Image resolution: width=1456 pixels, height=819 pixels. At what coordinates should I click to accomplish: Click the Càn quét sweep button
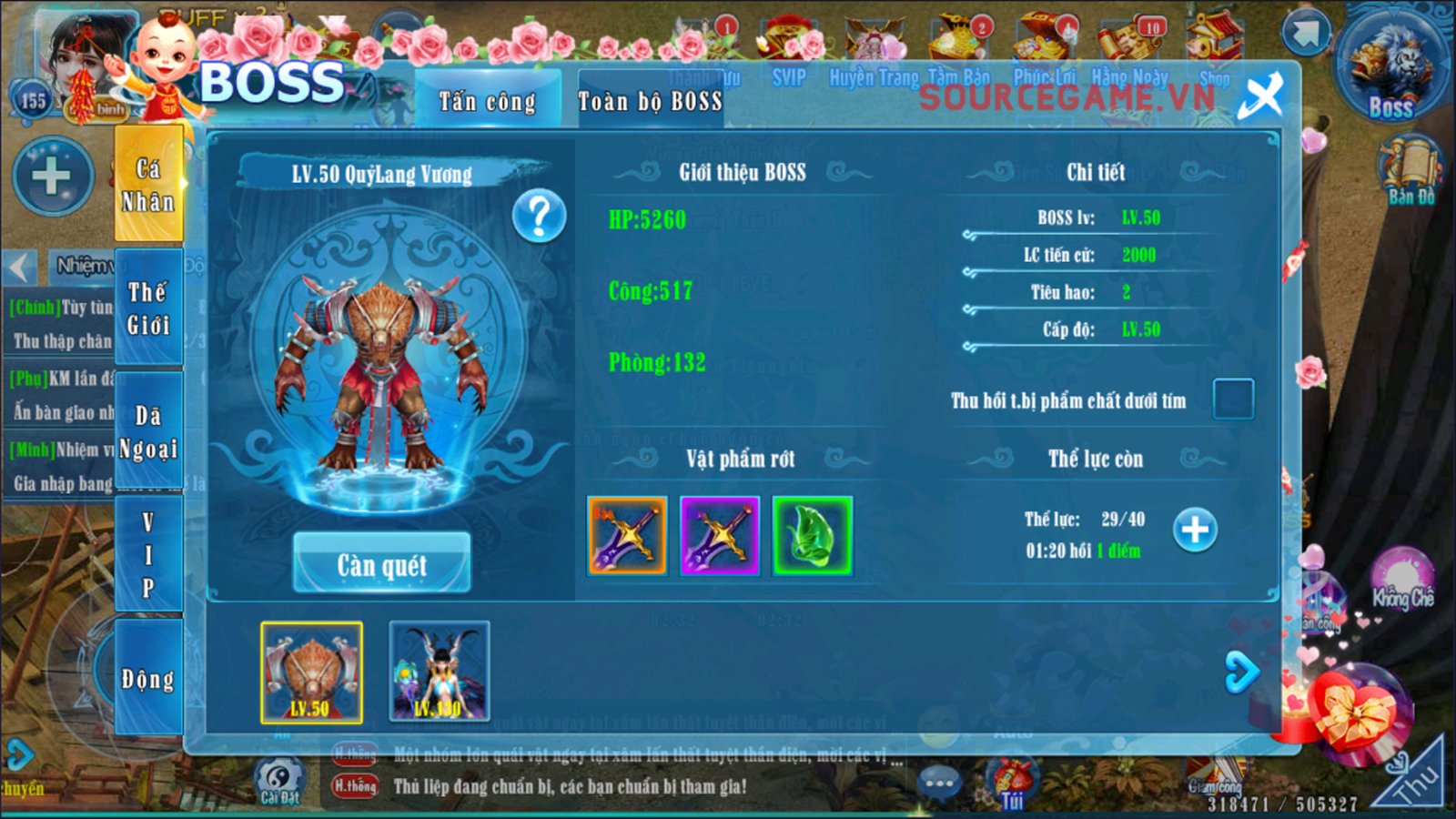(382, 564)
